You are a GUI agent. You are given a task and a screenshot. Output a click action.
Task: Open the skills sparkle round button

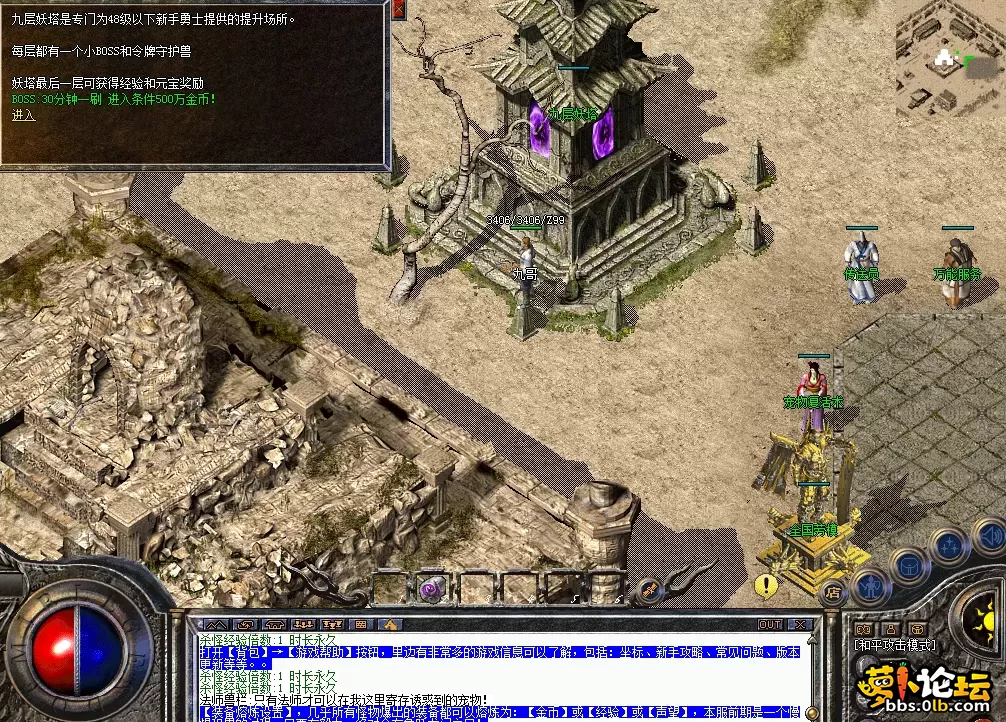pos(947,546)
